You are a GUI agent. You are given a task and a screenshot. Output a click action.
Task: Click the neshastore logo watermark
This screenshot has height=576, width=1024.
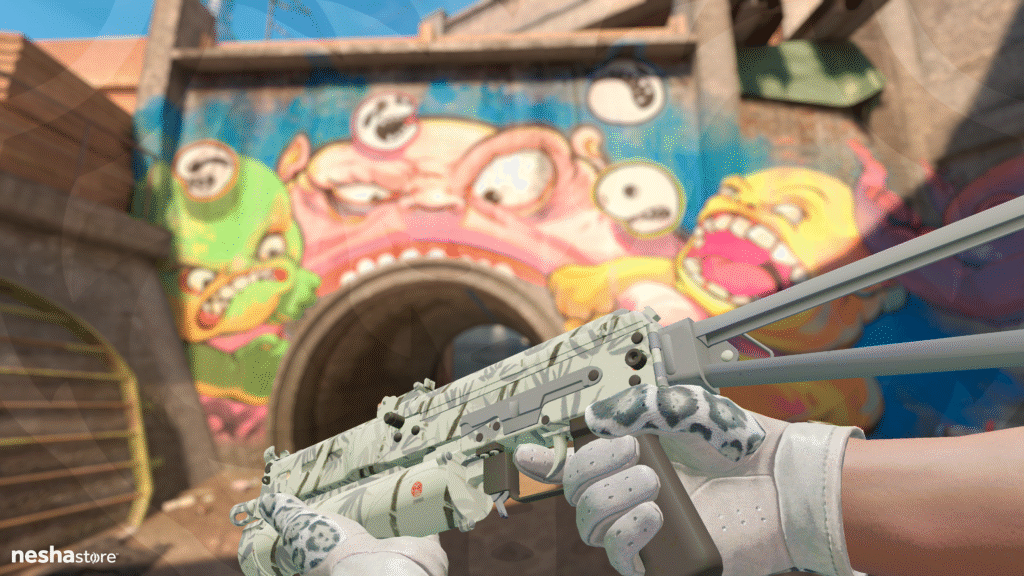(x=64, y=555)
